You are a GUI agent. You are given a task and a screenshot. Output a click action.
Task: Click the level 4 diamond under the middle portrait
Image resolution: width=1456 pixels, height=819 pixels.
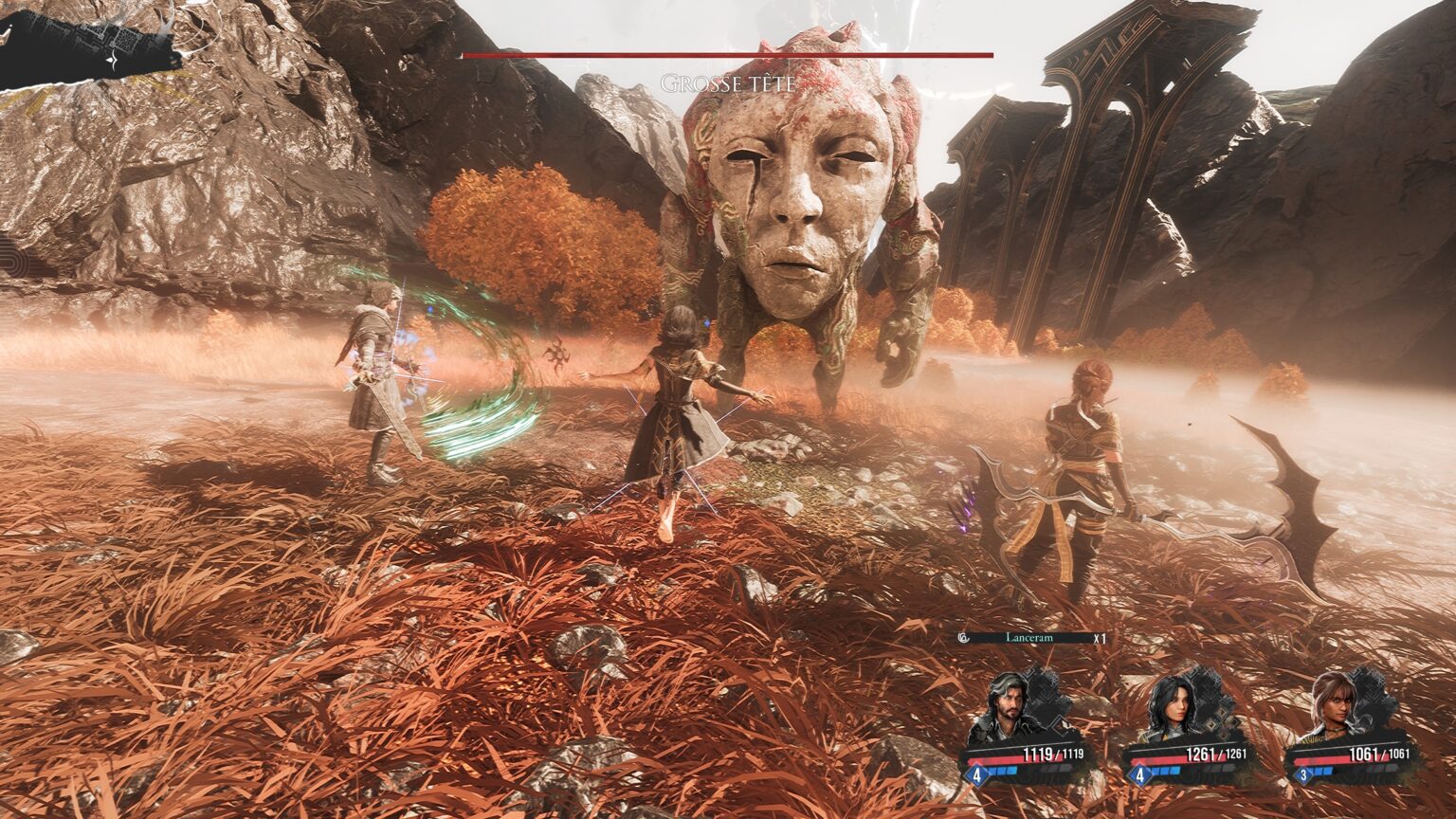(x=1140, y=773)
